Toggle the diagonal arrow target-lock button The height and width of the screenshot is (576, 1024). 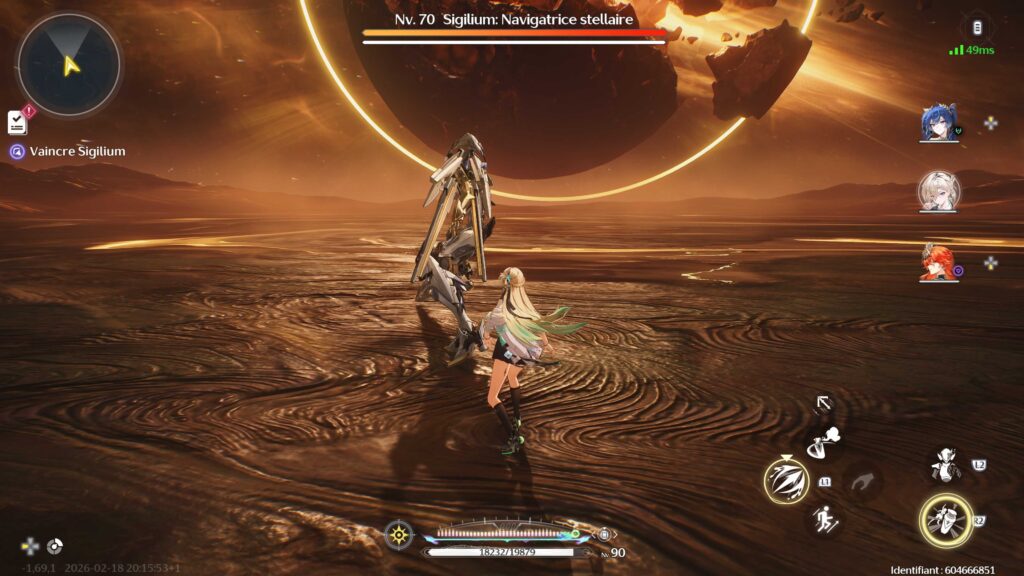point(824,404)
